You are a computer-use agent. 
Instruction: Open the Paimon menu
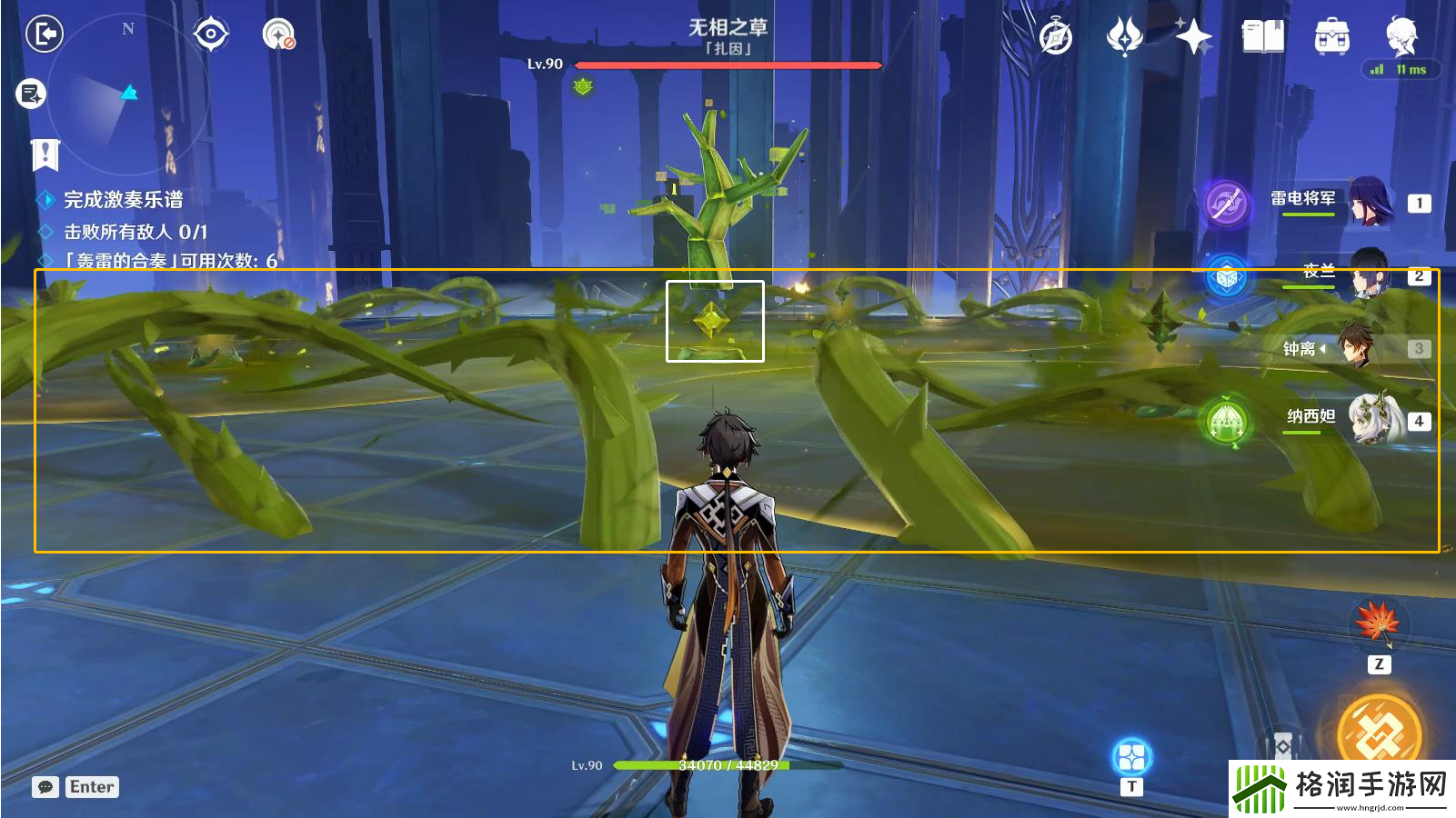(x=1401, y=35)
